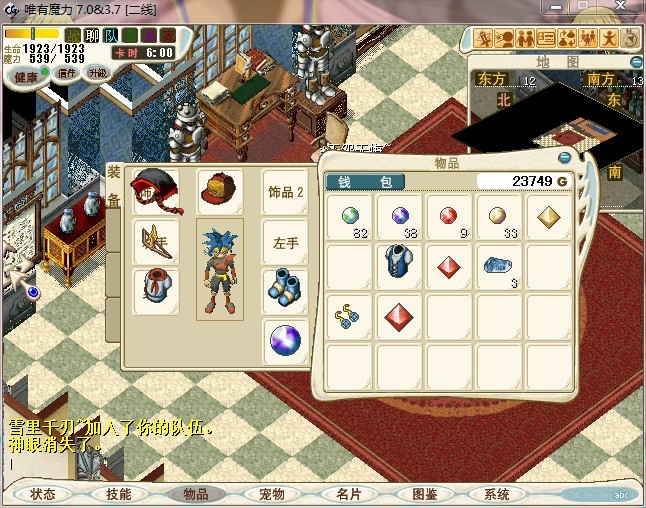The height and width of the screenshot is (508, 646).
Task: Minimize the 物品 inventory window
Action: [564, 158]
